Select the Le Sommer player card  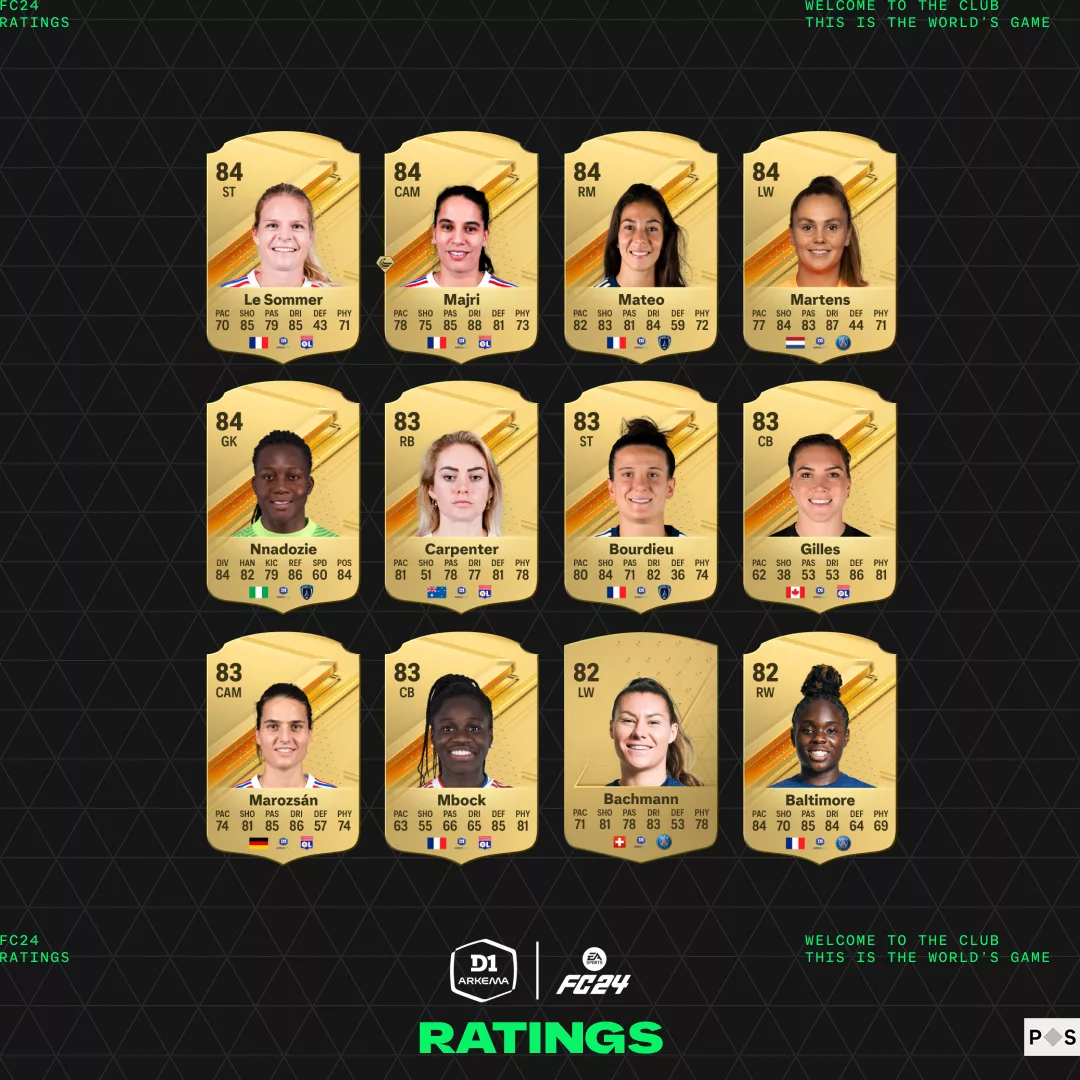click(283, 245)
